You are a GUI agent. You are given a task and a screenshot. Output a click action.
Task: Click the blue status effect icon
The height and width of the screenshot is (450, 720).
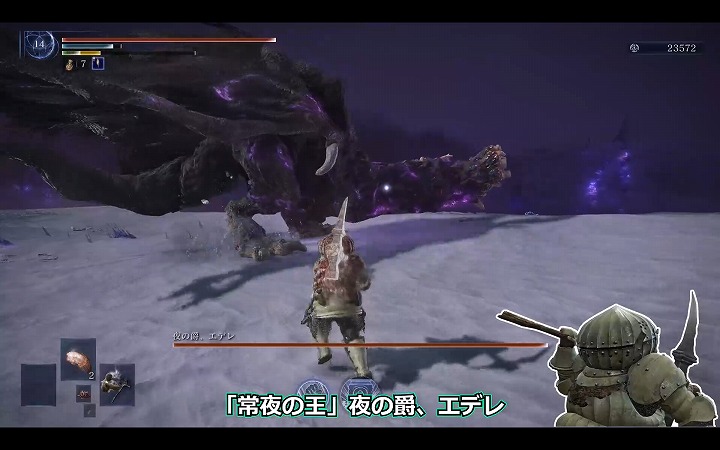pos(98,64)
